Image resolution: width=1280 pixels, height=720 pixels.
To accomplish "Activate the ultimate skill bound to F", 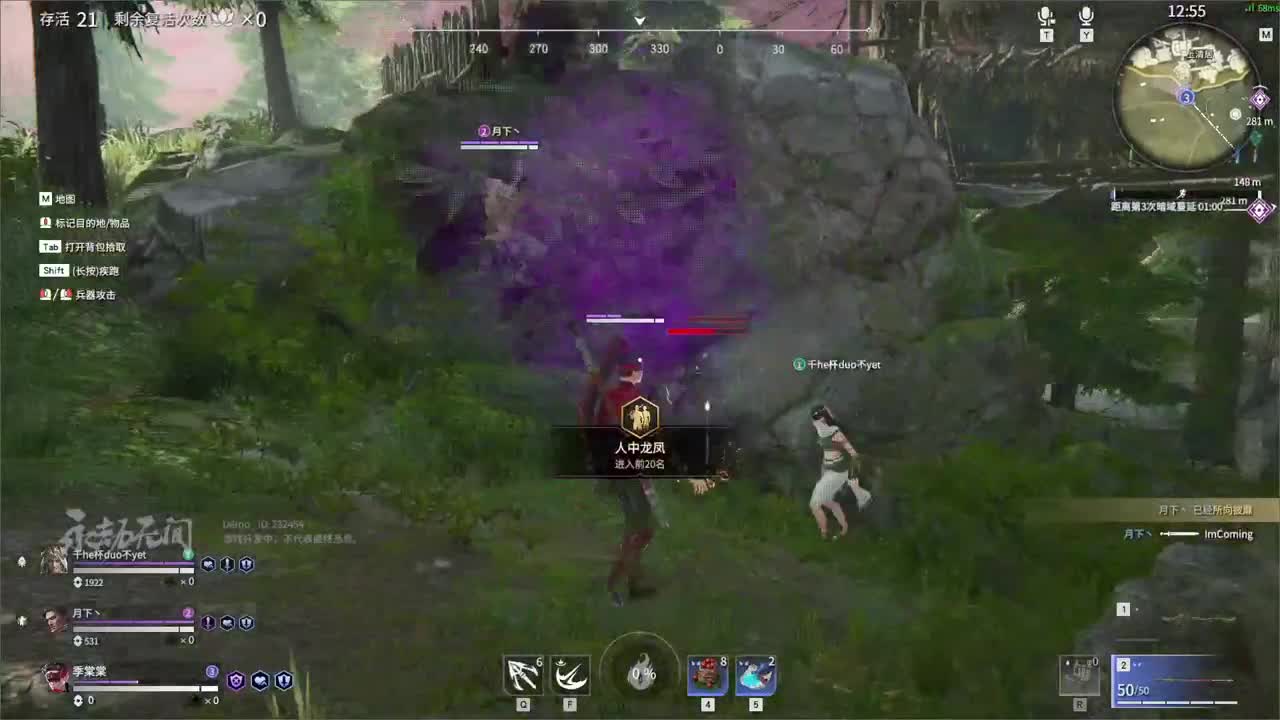I will point(569,675).
